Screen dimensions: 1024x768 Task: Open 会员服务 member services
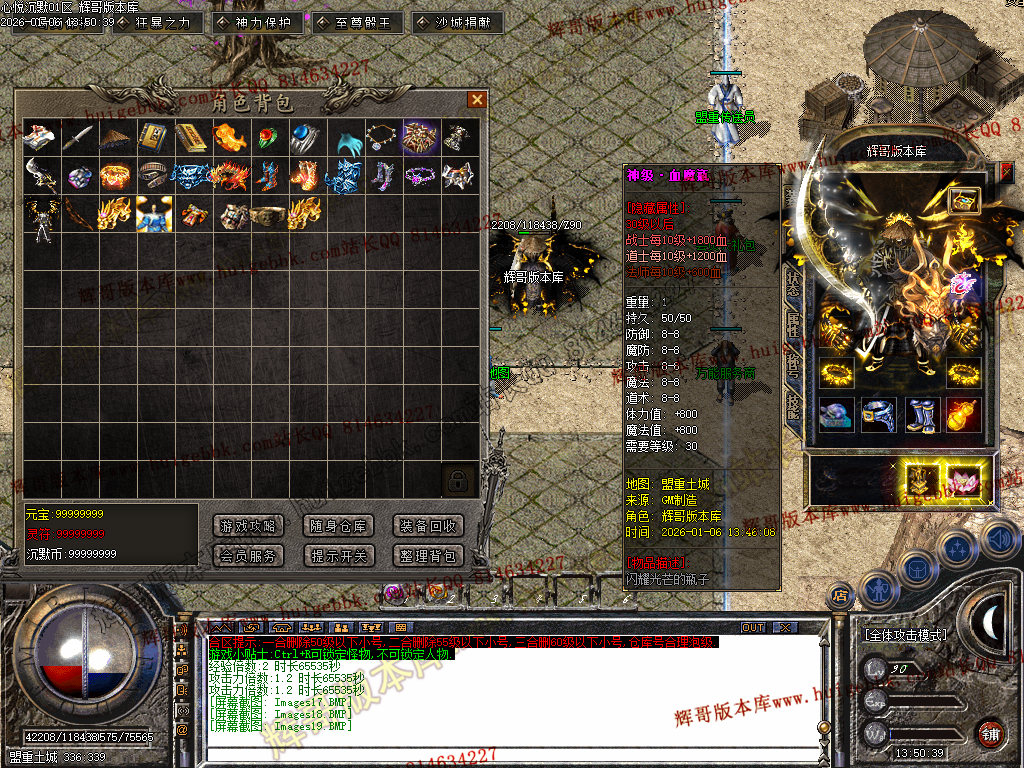tap(248, 555)
